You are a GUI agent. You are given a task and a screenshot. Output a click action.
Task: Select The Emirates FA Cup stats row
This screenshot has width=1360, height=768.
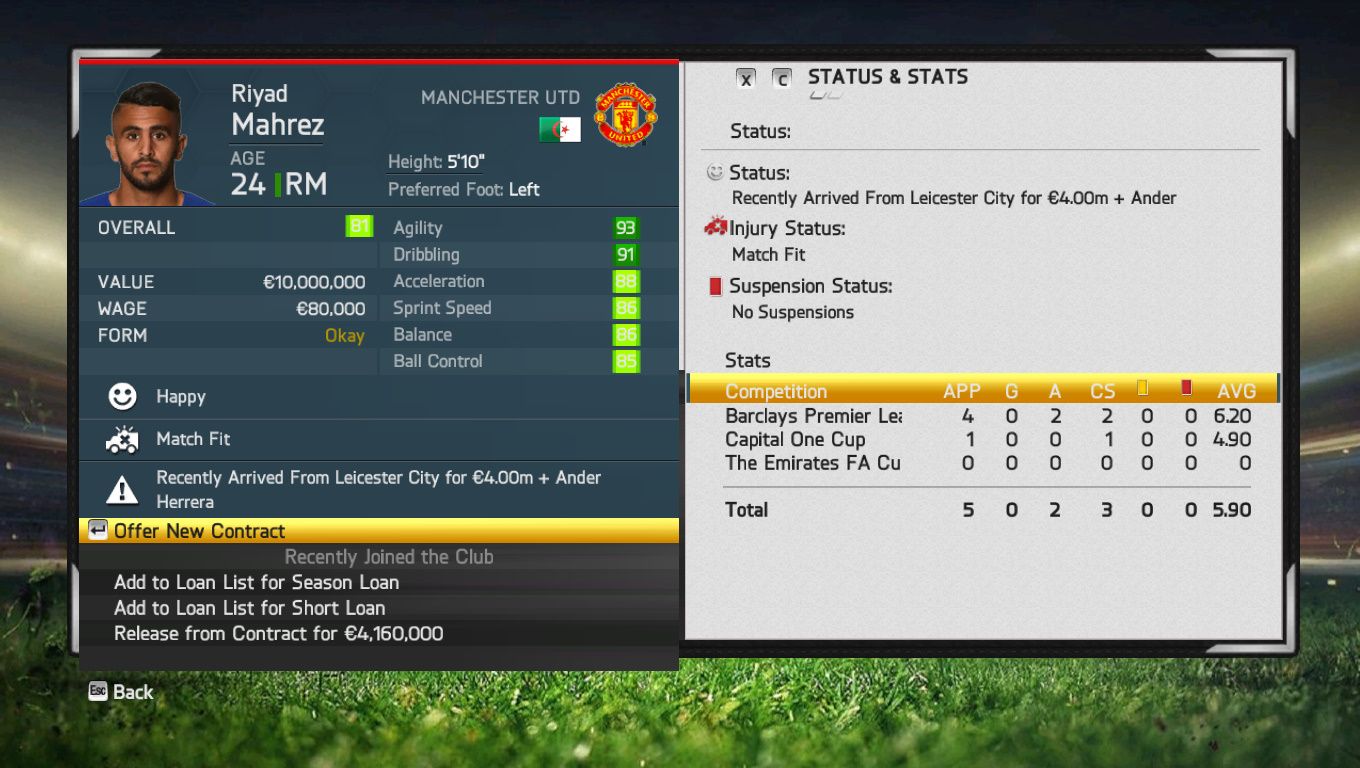(813, 463)
